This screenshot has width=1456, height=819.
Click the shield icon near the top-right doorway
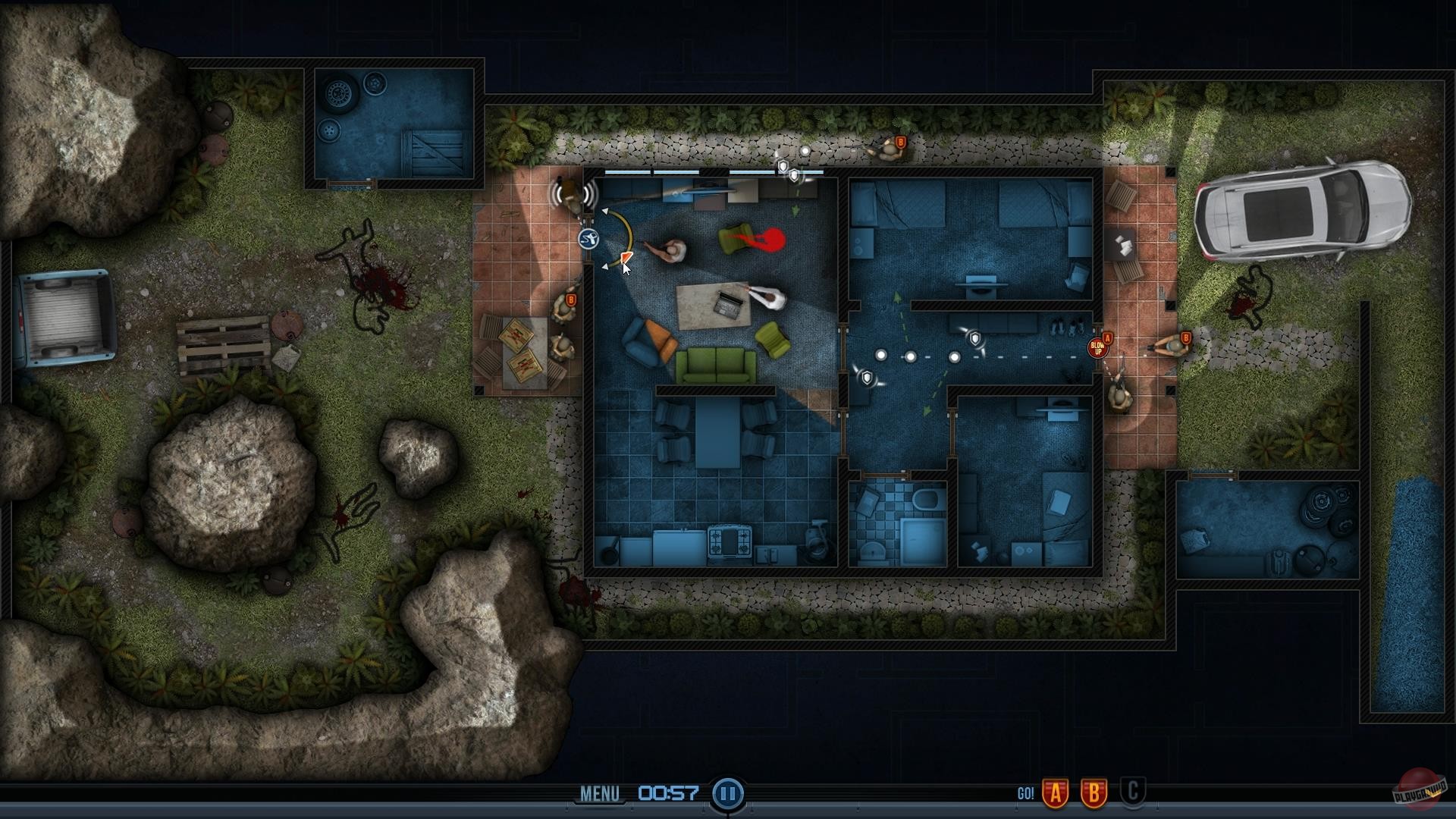[x=974, y=339]
